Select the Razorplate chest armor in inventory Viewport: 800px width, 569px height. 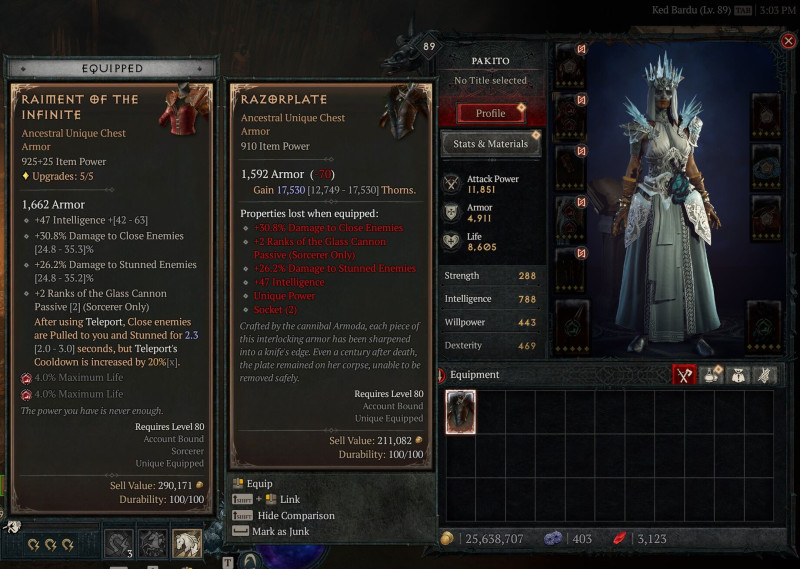[x=461, y=412]
